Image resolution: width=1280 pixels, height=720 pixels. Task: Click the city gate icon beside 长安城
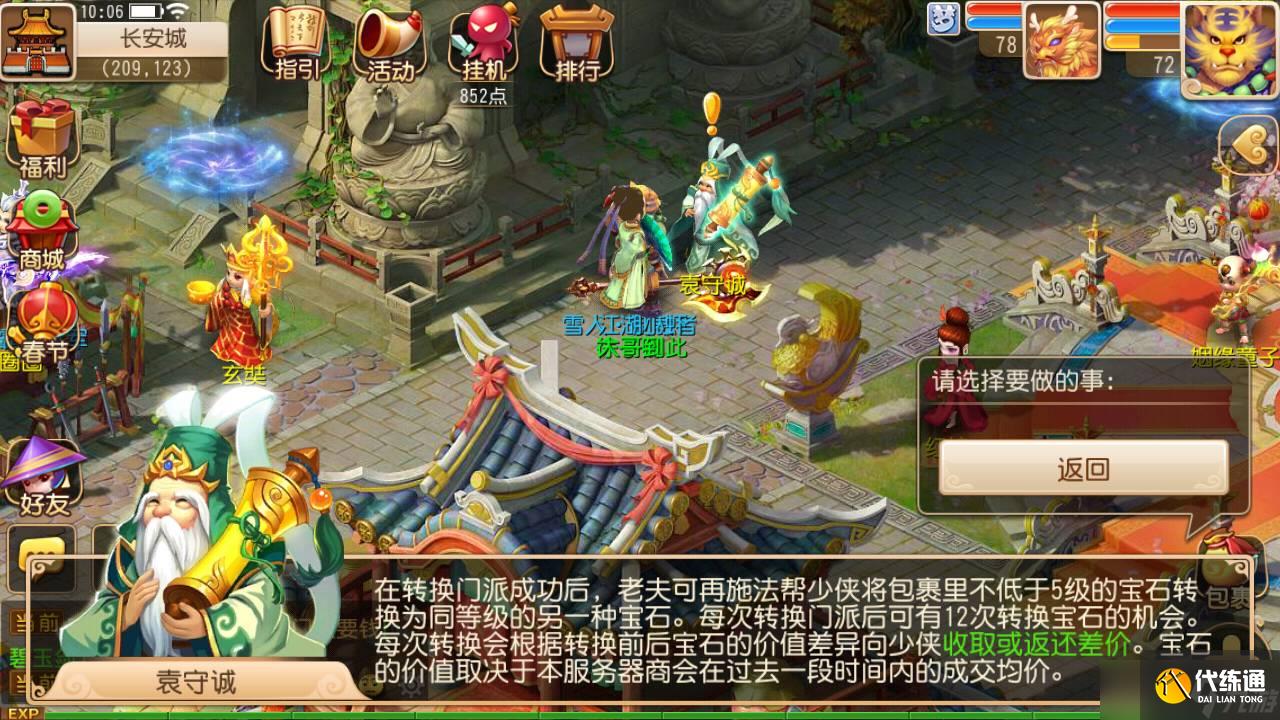(35, 42)
